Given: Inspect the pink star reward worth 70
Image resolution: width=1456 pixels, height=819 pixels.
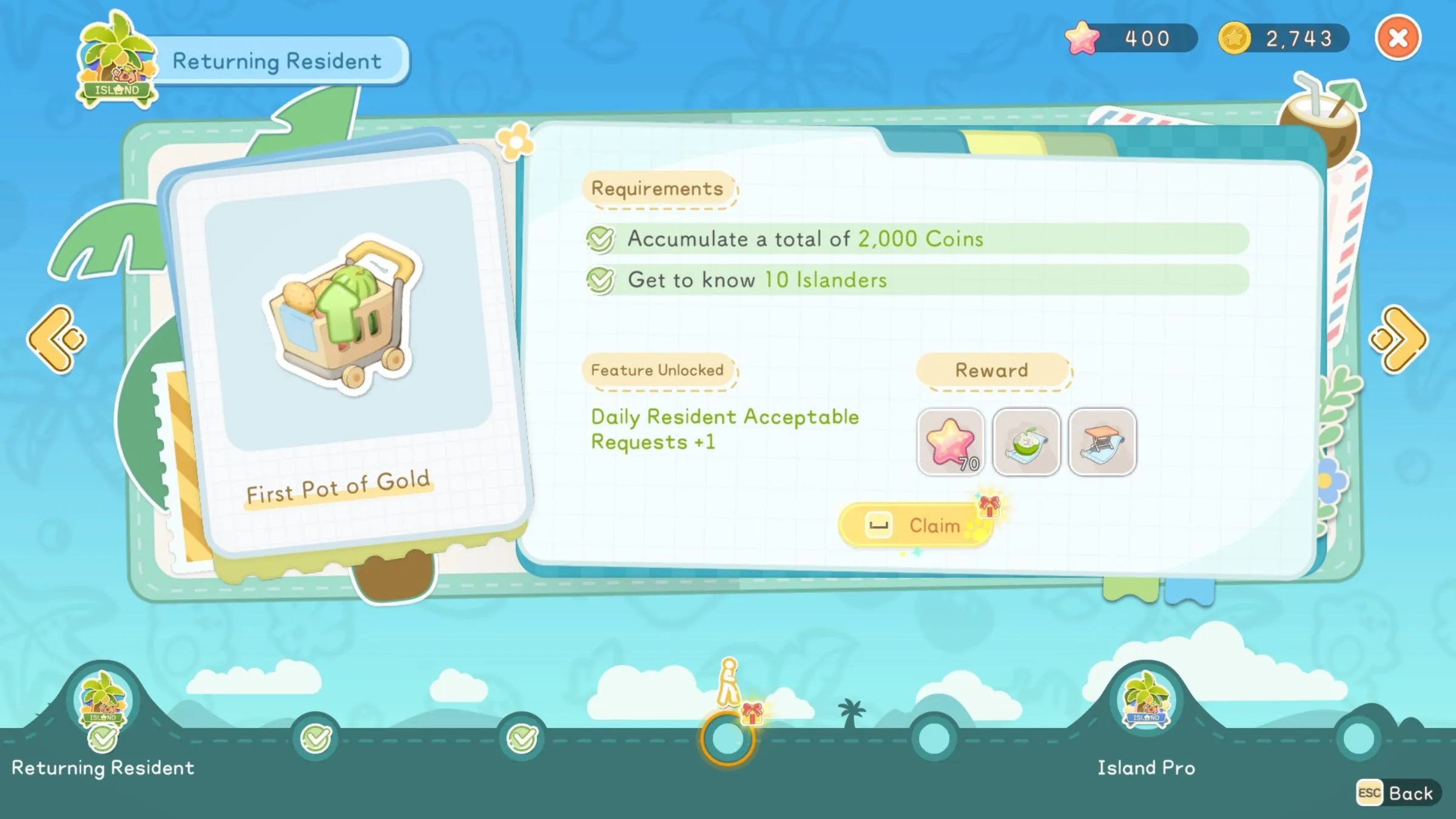Looking at the screenshot, I should tap(951, 442).
